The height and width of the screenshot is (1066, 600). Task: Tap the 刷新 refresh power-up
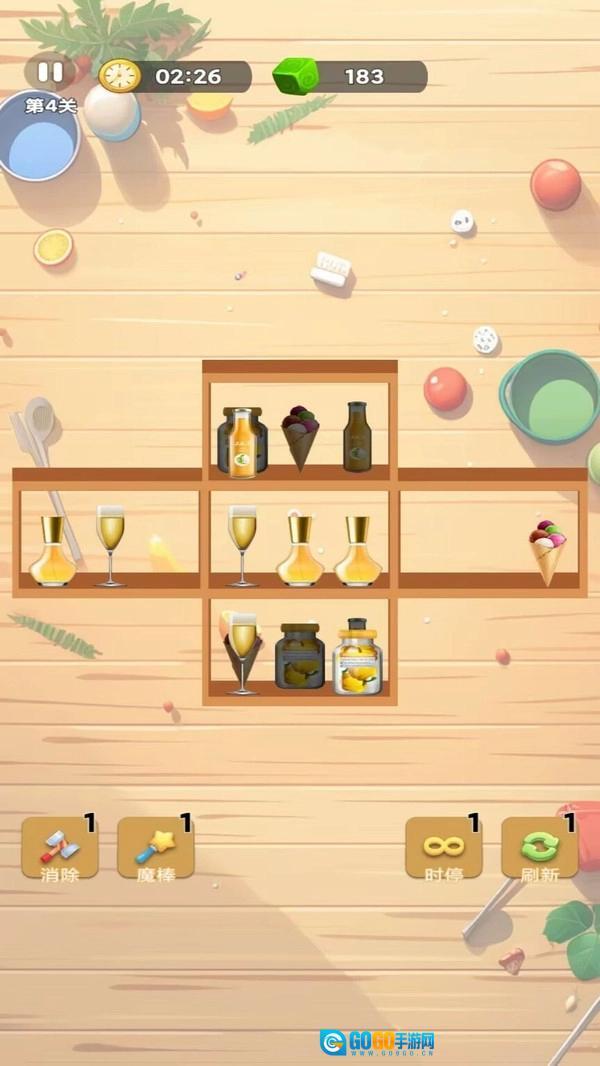[x=539, y=848]
